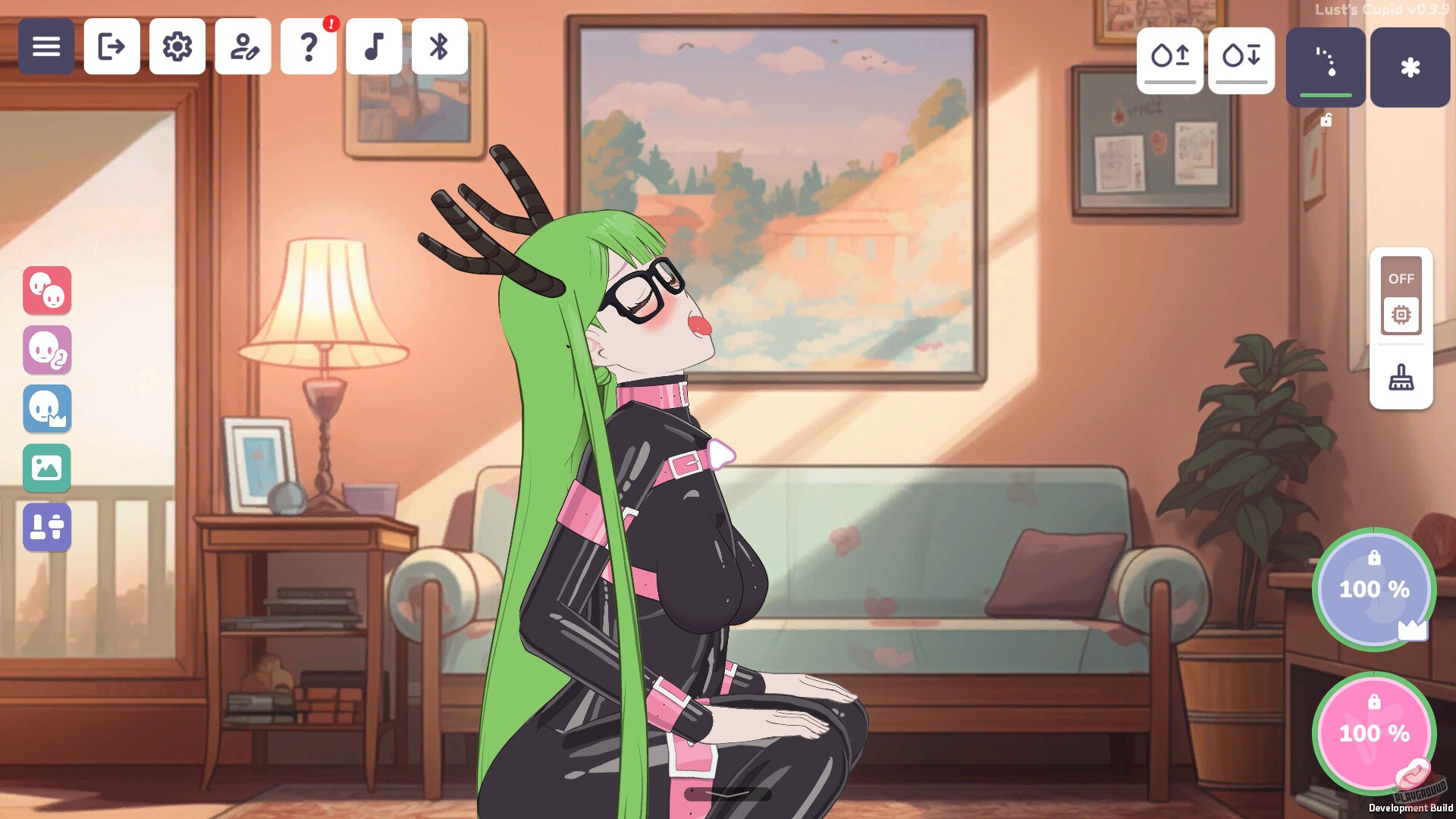The width and height of the screenshot is (1456, 819).
Task: Expand the purple face-with-ear menu
Action: coord(47,350)
